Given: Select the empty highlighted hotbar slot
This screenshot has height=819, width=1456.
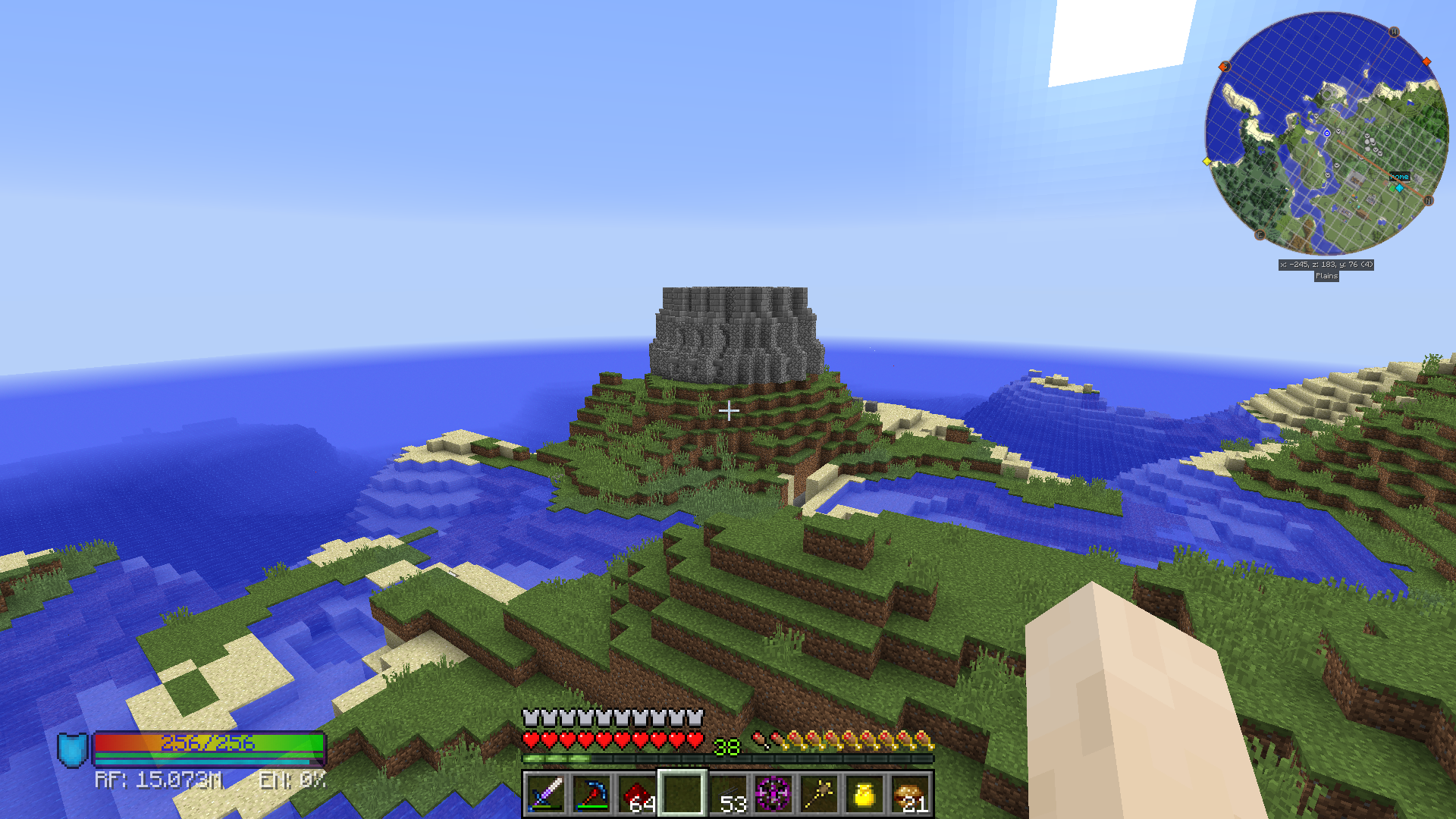Looking at the screenshot, I should (682, 794).
